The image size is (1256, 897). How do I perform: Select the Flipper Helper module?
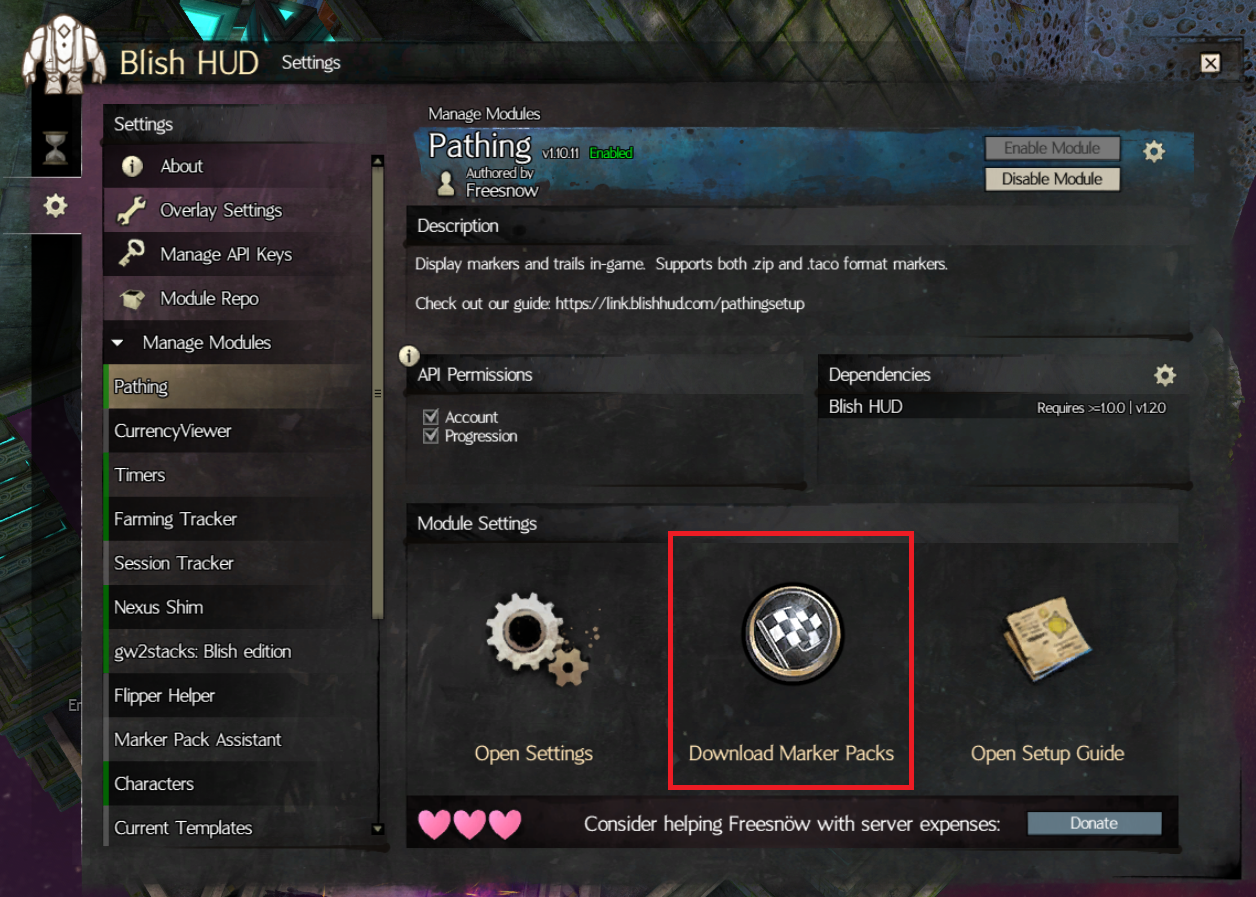164,695
